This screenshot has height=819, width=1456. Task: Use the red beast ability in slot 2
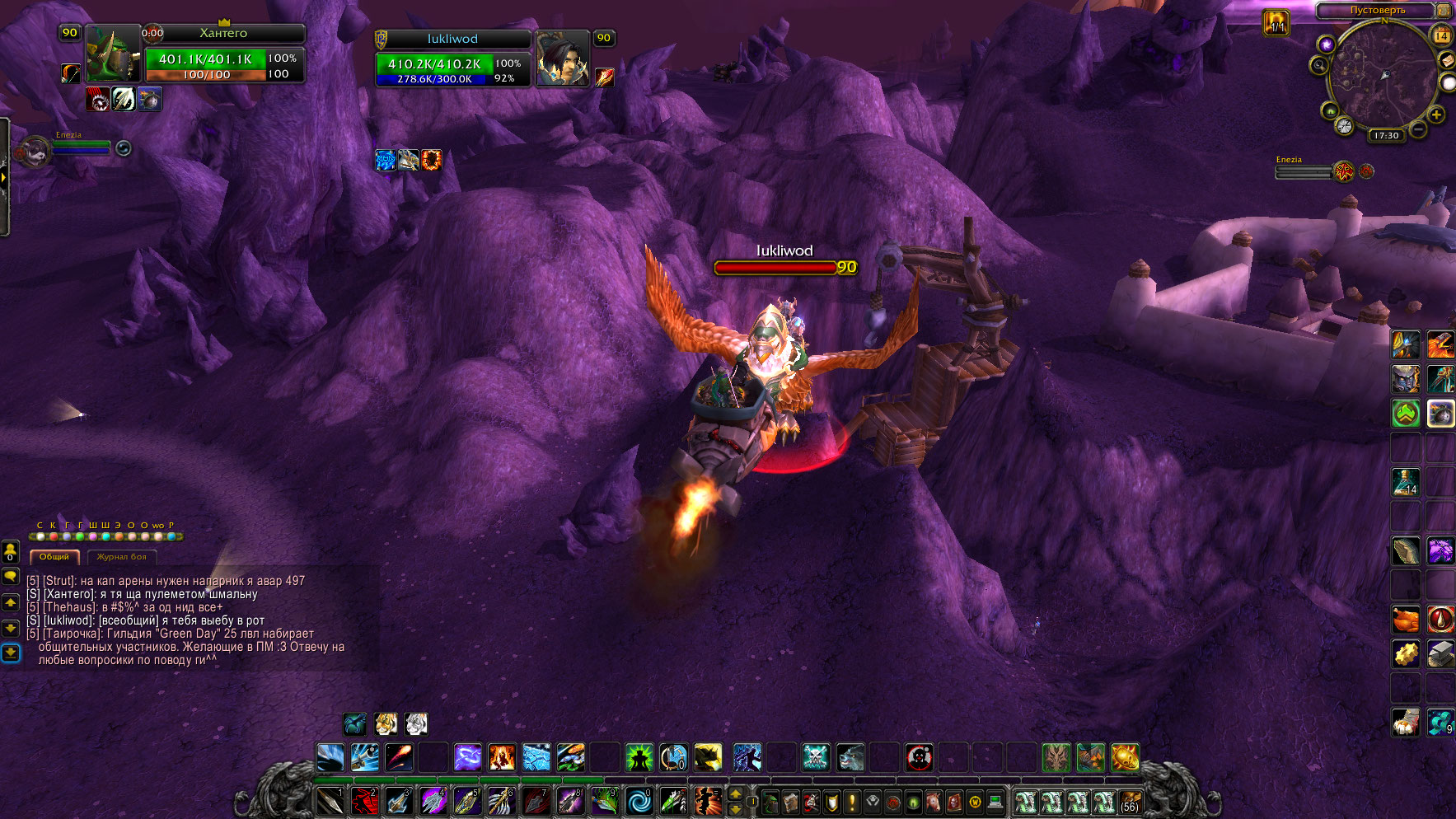[x=364, y=801]
